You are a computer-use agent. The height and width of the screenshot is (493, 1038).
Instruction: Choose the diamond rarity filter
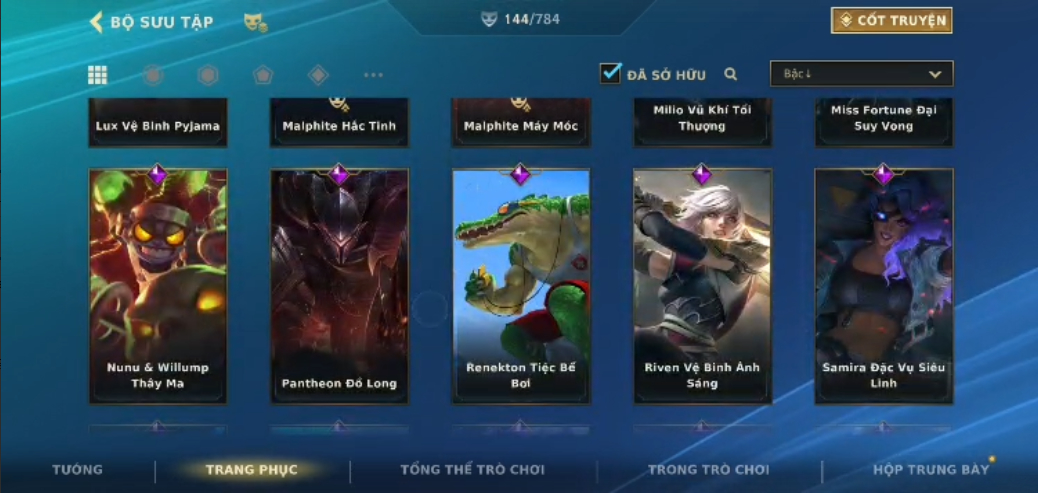318,75
